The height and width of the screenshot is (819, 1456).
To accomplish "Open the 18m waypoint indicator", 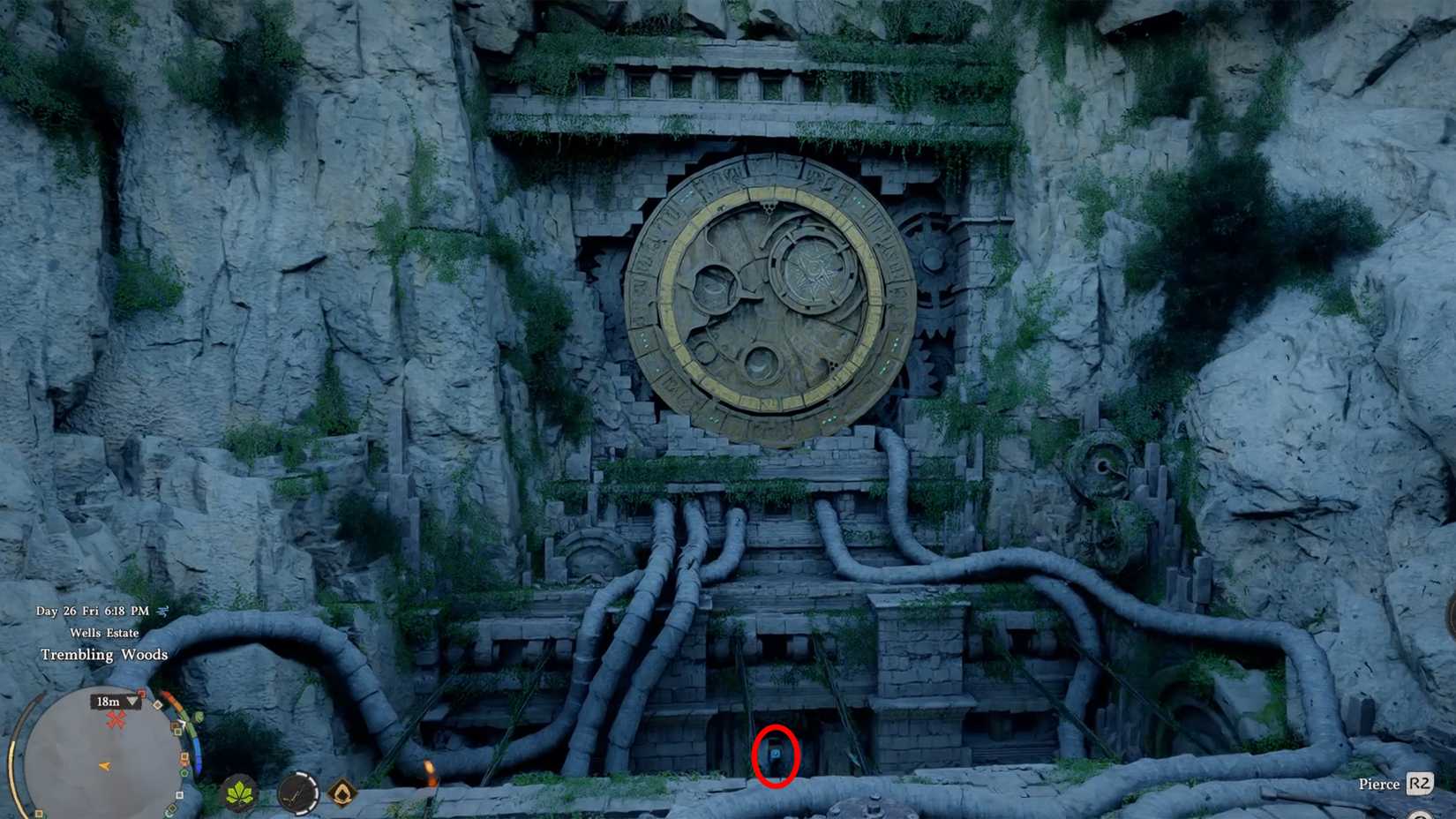I will (109, 702).
